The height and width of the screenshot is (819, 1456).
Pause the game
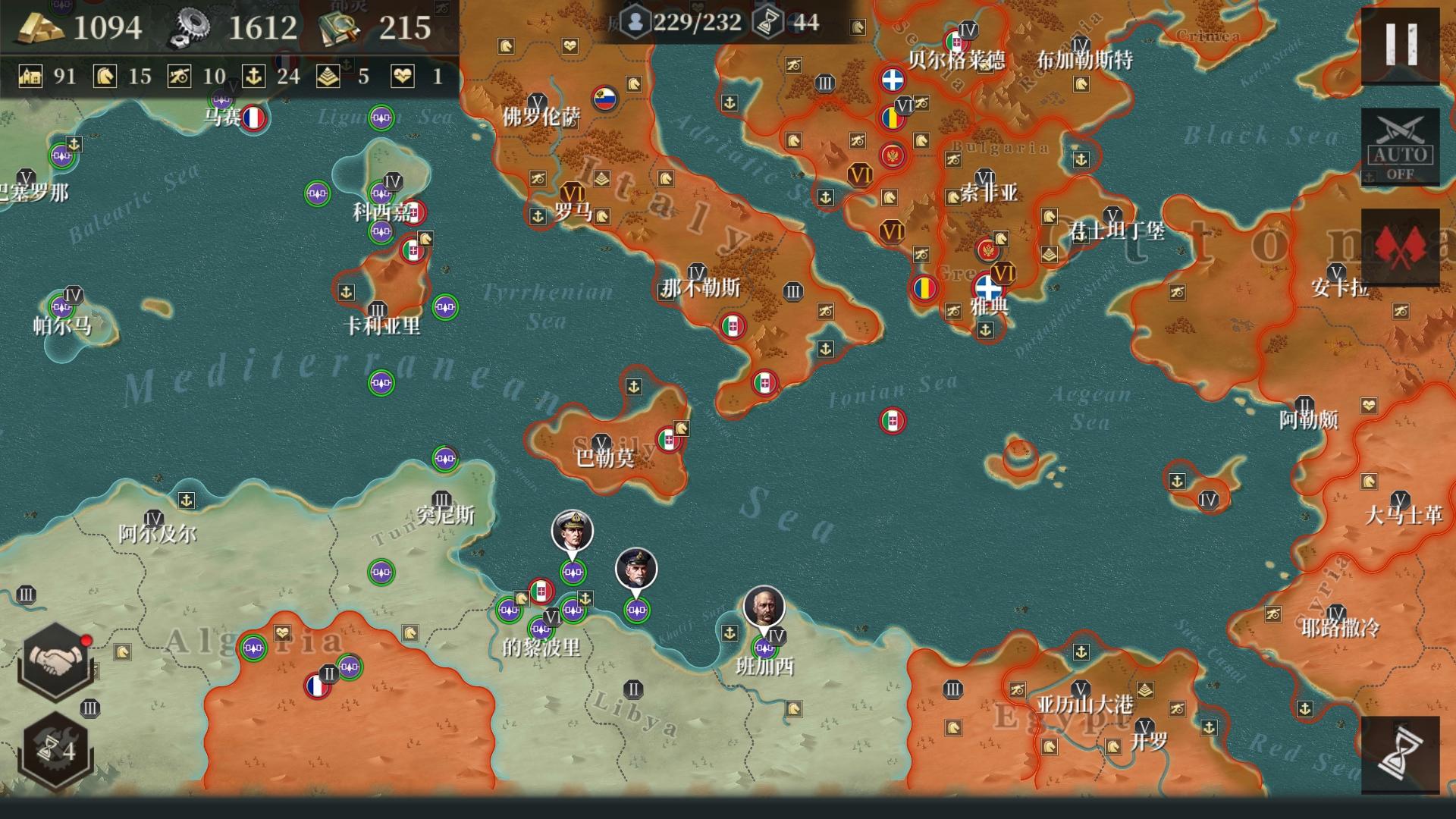click(x=1400, y=45)
